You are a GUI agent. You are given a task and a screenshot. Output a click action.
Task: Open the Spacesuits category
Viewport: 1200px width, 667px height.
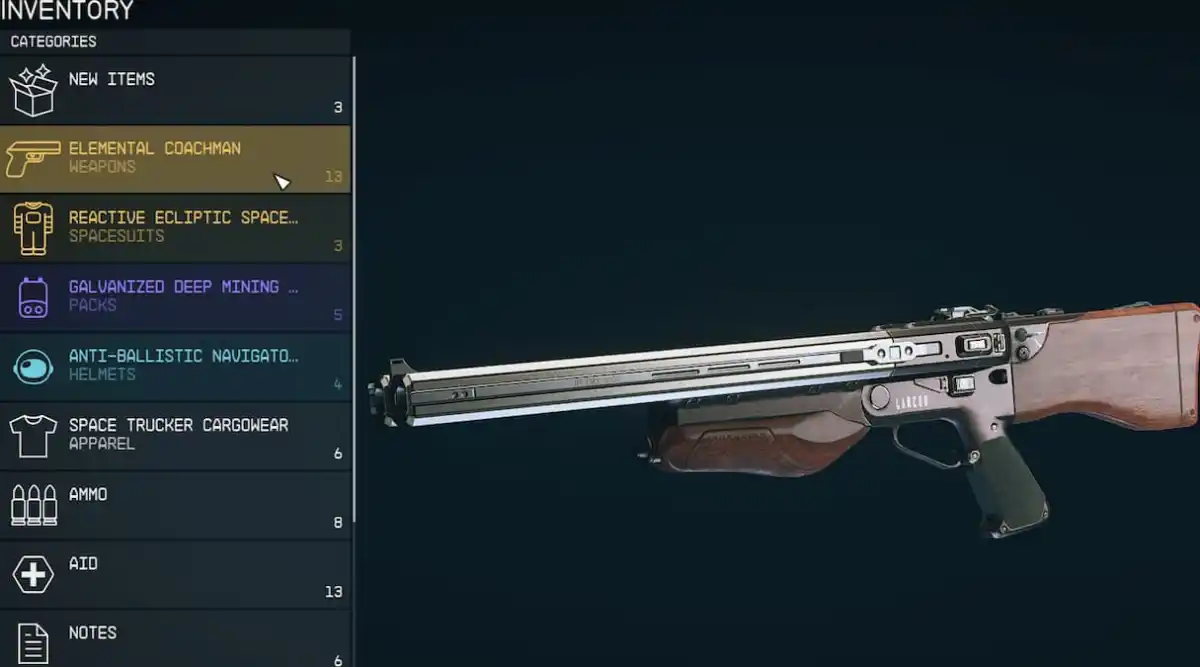[175, 227]
